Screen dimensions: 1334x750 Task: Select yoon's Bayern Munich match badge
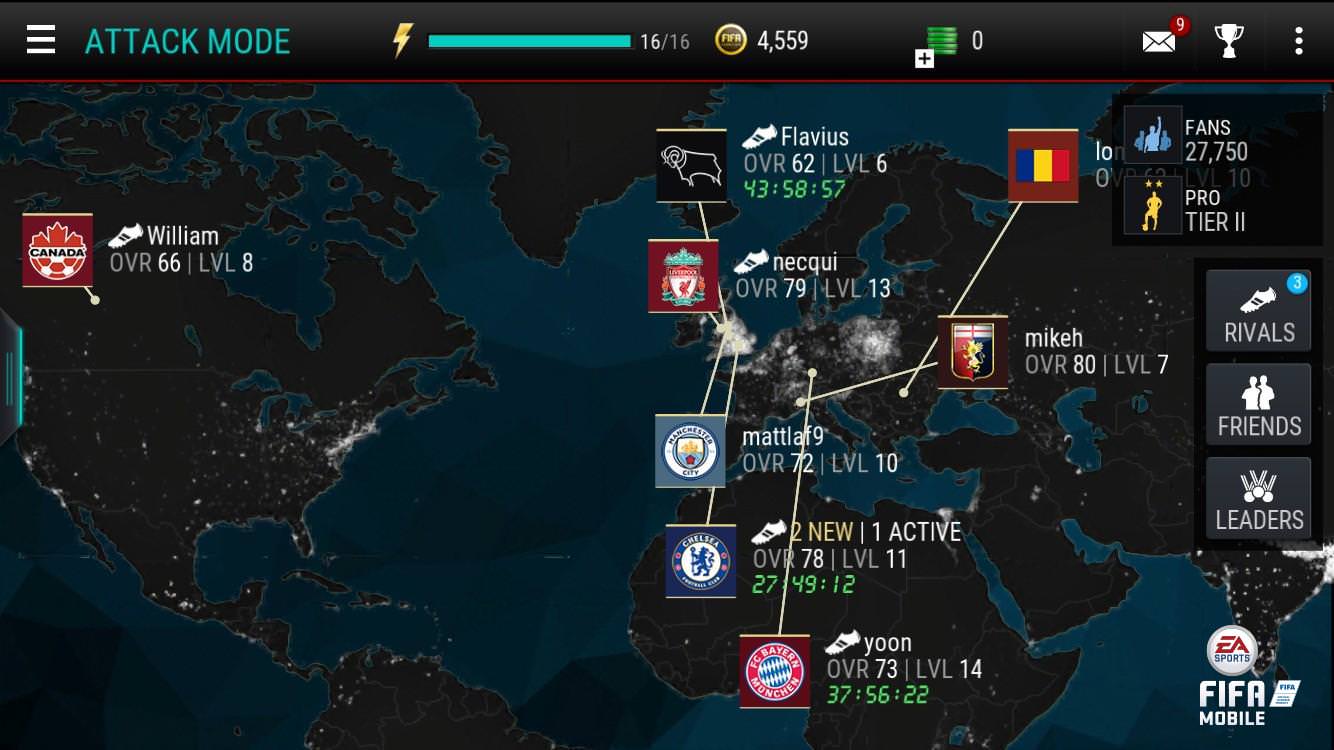click(773, 672)
